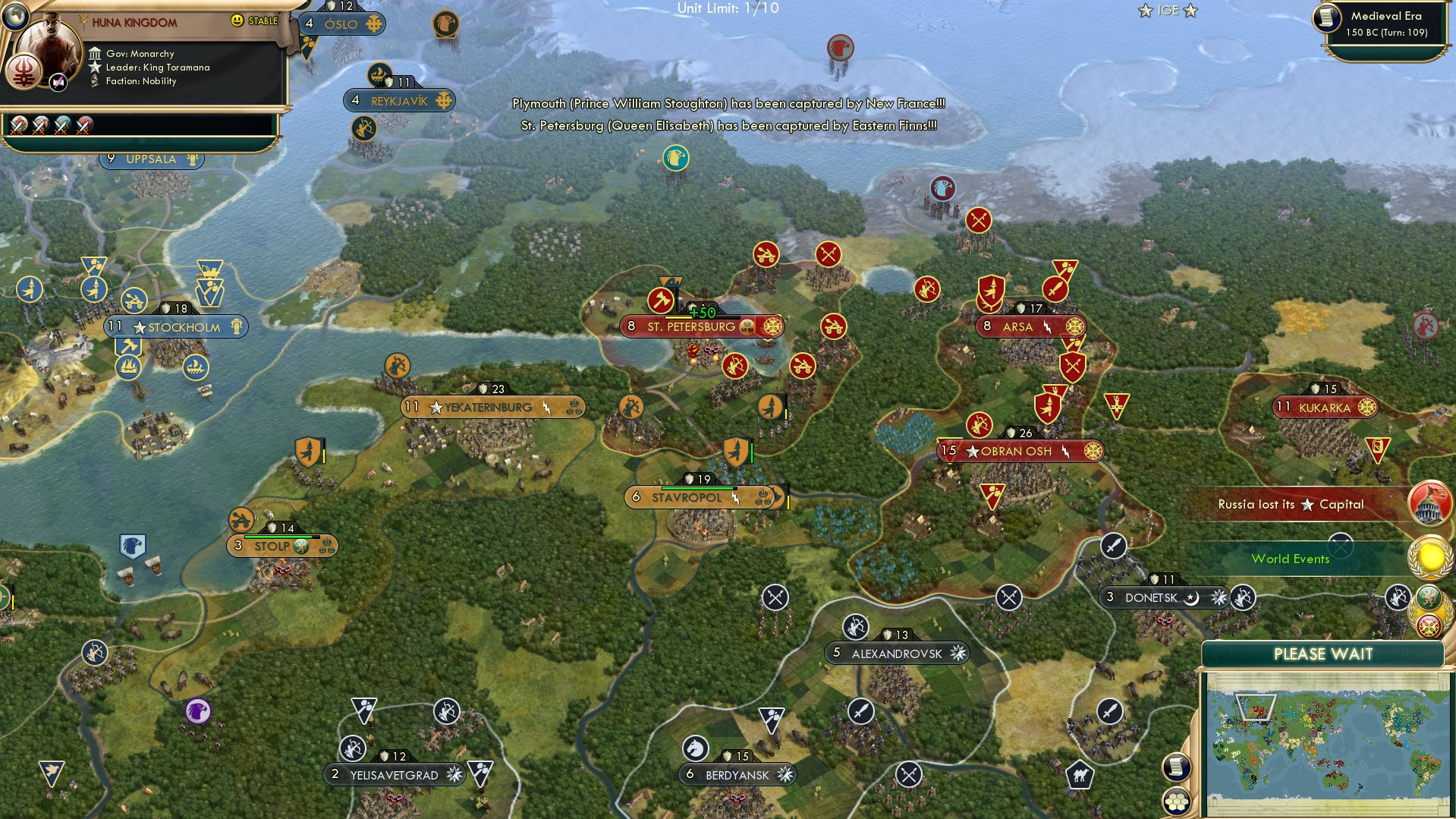Open the World Events notification

point(1429,559)
